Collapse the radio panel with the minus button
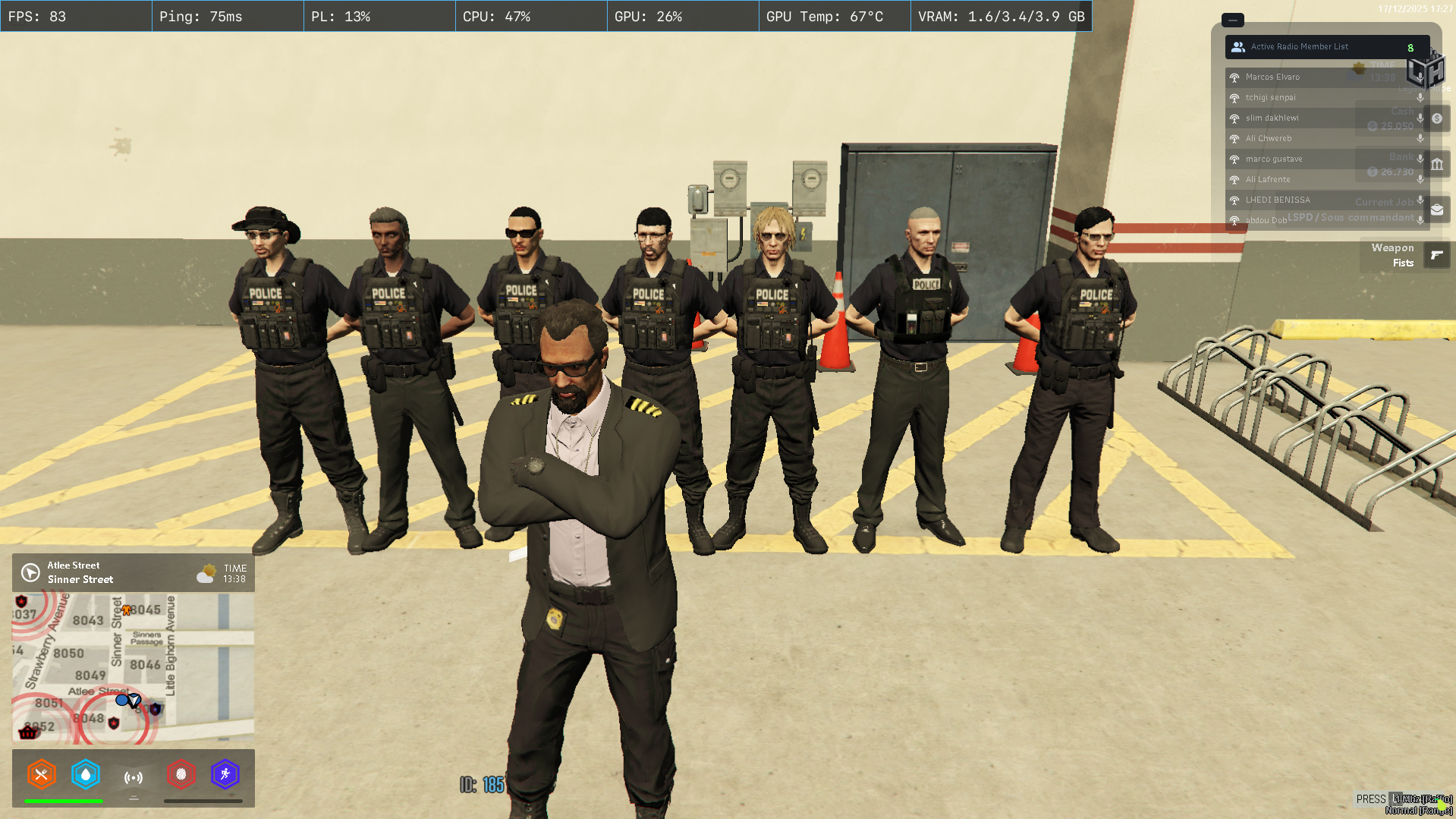Screen dimensions: 1456x819 pyautogui.click(x=1231, y=20)
